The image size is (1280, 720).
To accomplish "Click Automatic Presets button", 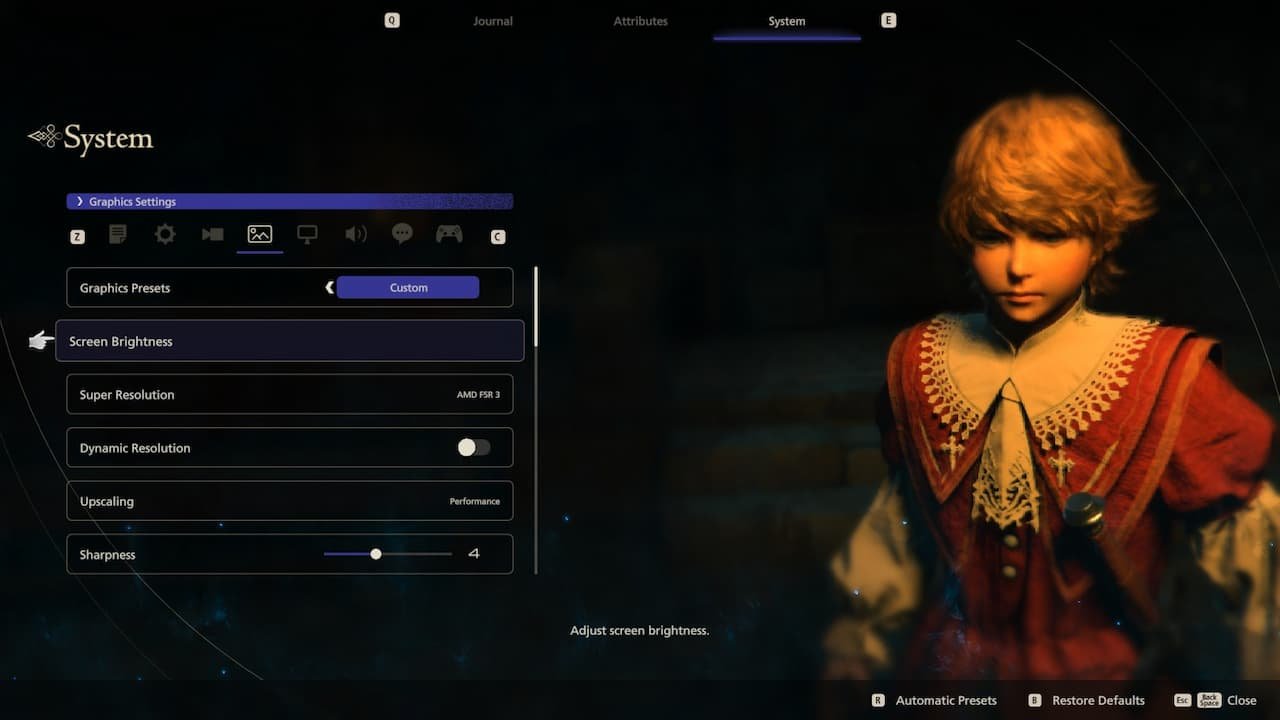I will click(945, 700).
